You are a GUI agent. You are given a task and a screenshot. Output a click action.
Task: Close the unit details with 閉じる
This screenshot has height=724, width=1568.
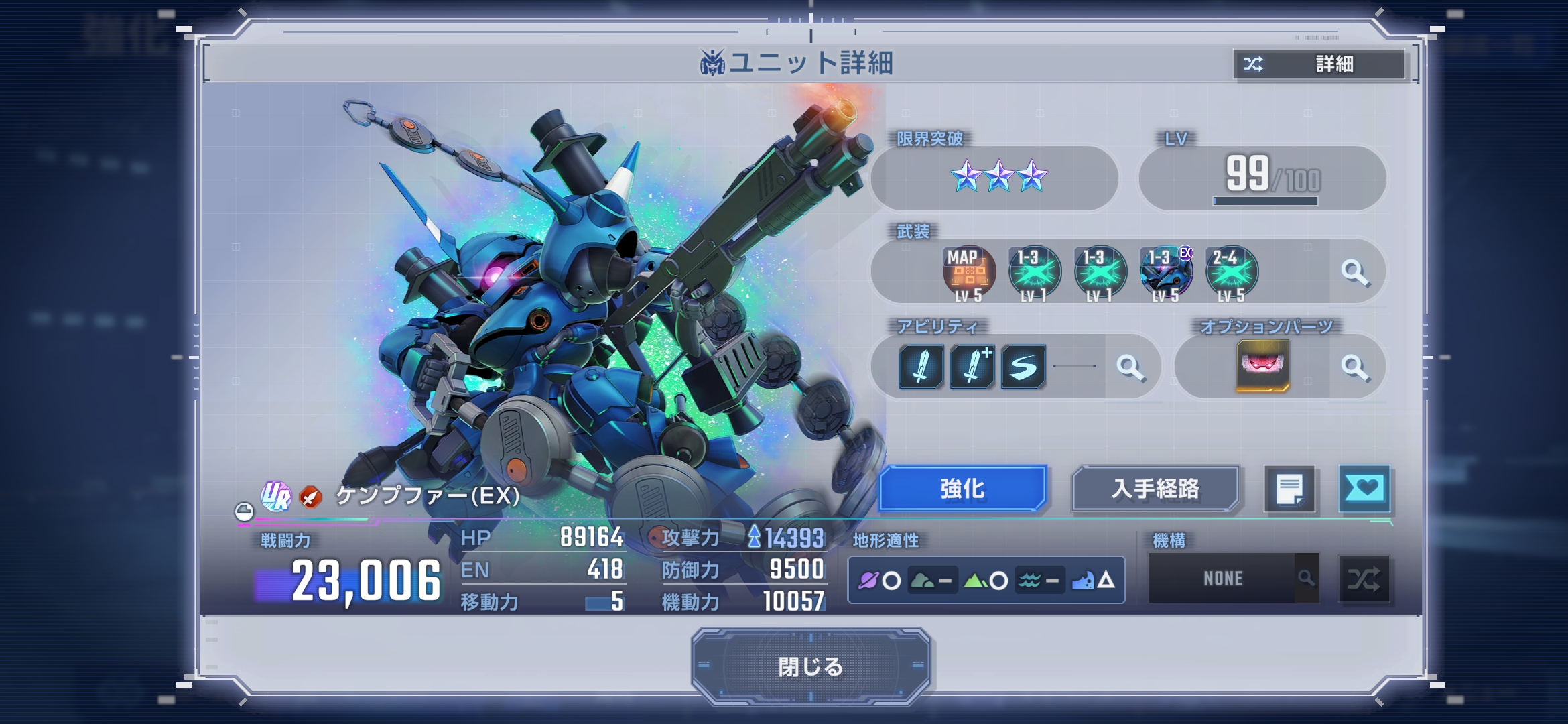click(x=810, y=666)
